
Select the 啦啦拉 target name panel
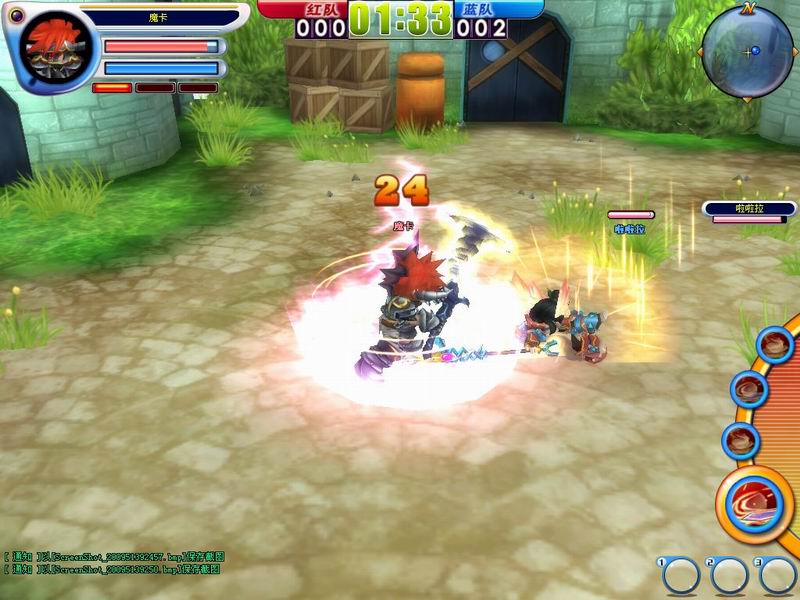(x=741, y=208)
